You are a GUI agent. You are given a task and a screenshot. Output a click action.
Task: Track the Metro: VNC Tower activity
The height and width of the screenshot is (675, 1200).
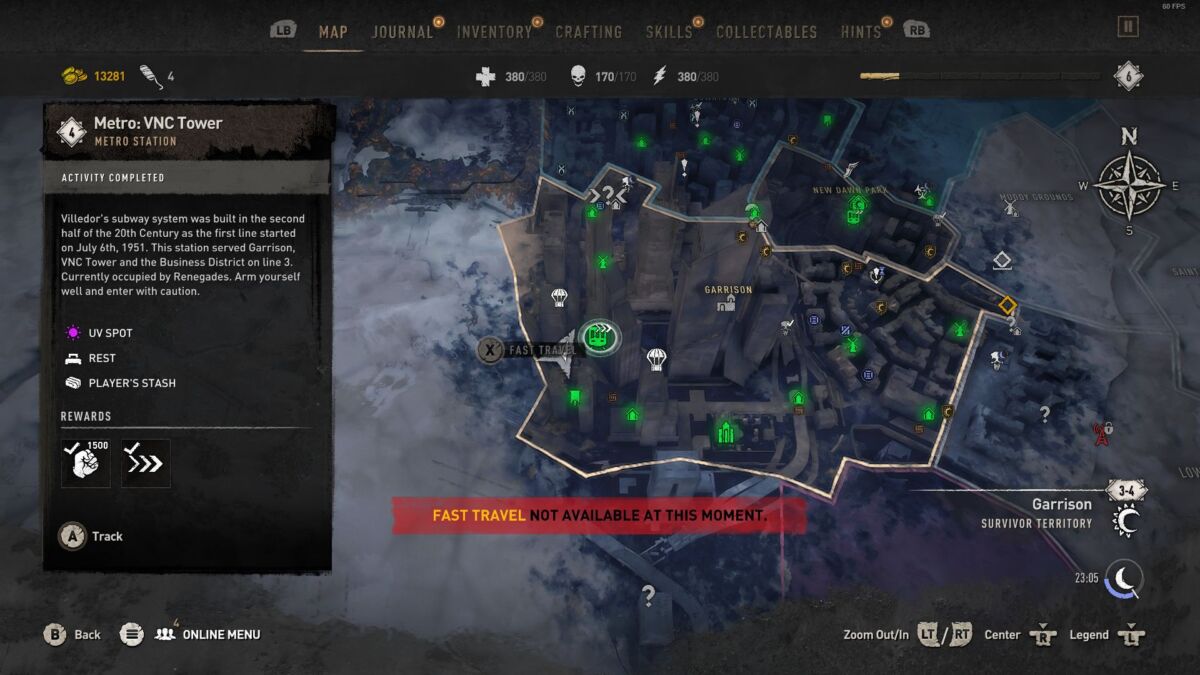(92, 536)
